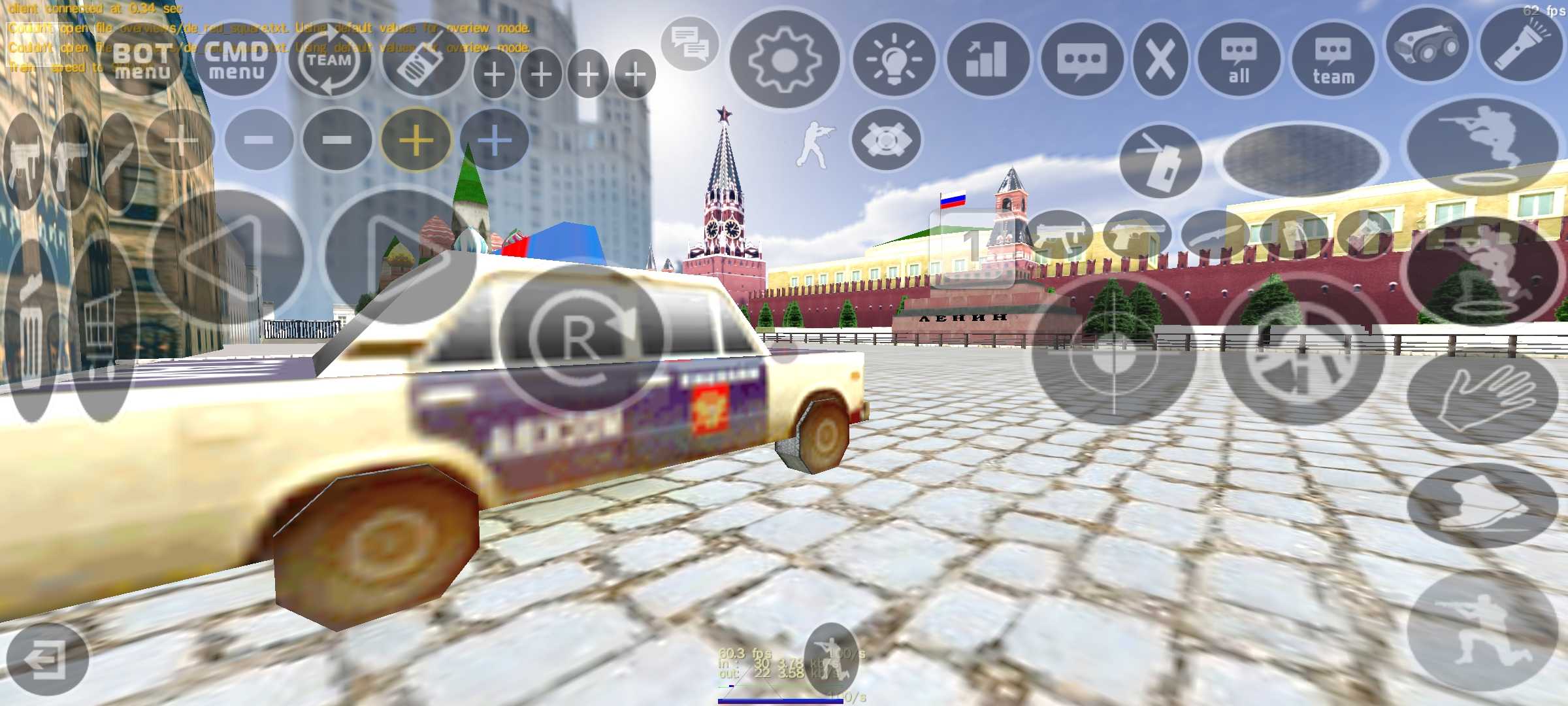
Task: Open the CMD menu
Action: 236,60
